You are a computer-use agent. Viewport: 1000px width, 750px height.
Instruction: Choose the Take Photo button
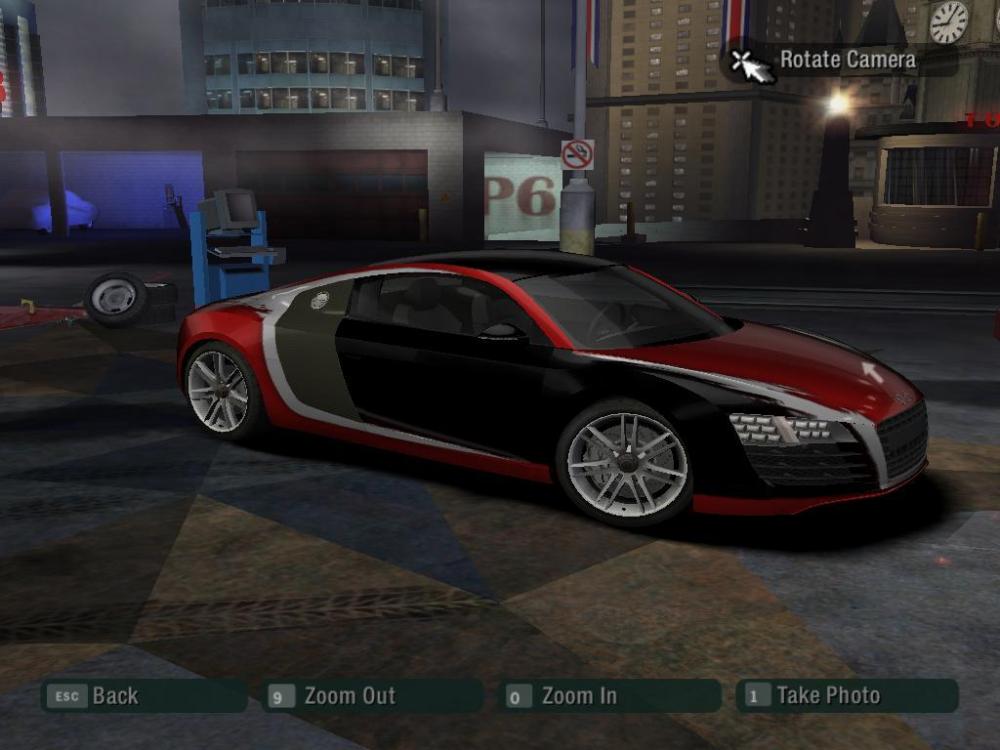tap(846, 696)
